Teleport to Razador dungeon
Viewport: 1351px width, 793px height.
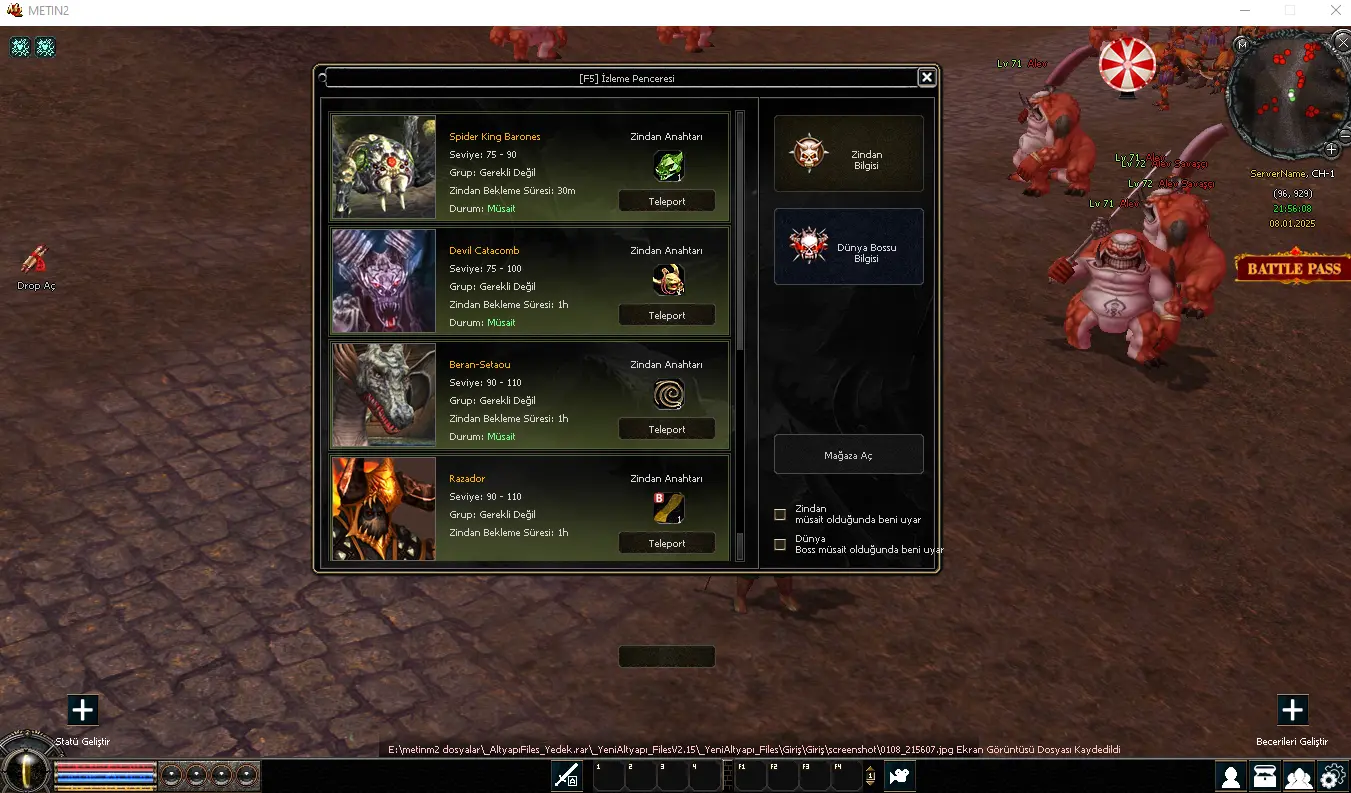click(667, 543)
